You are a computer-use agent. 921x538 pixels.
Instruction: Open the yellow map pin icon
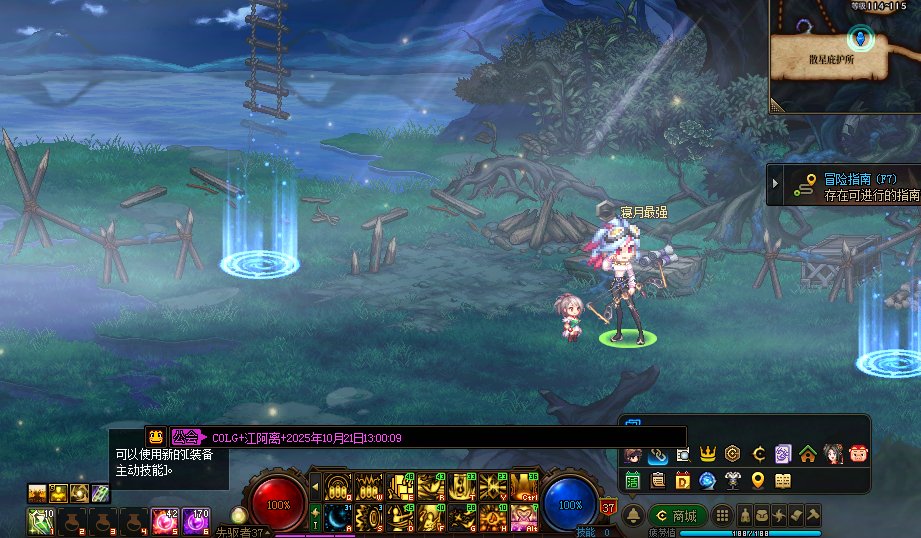pos(758,481)
